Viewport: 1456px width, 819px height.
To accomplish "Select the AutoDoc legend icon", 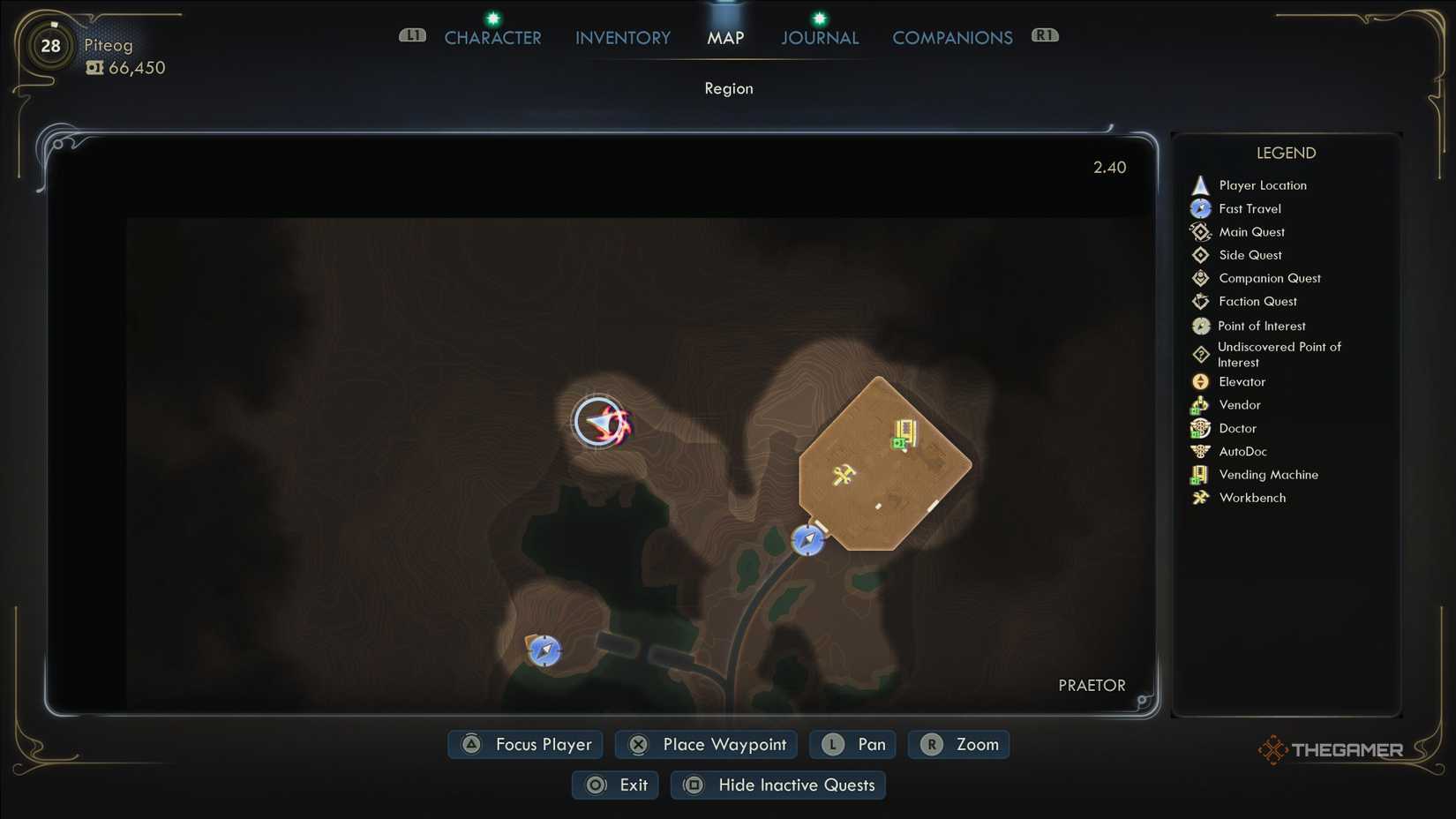I will pyautogui.click(x=1200, y=451).
